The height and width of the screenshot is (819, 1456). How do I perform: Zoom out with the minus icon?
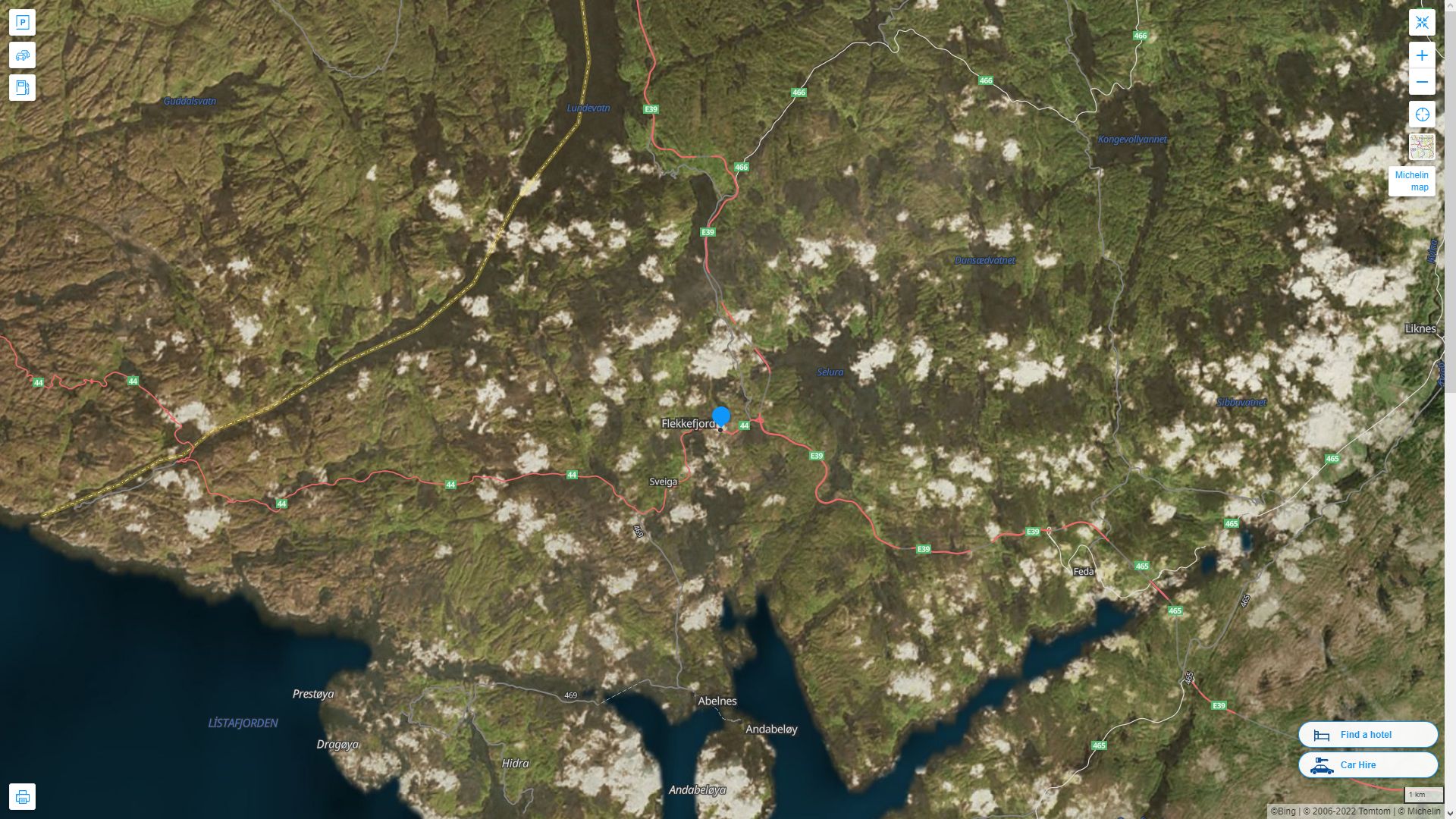[x=1423, y=82]
